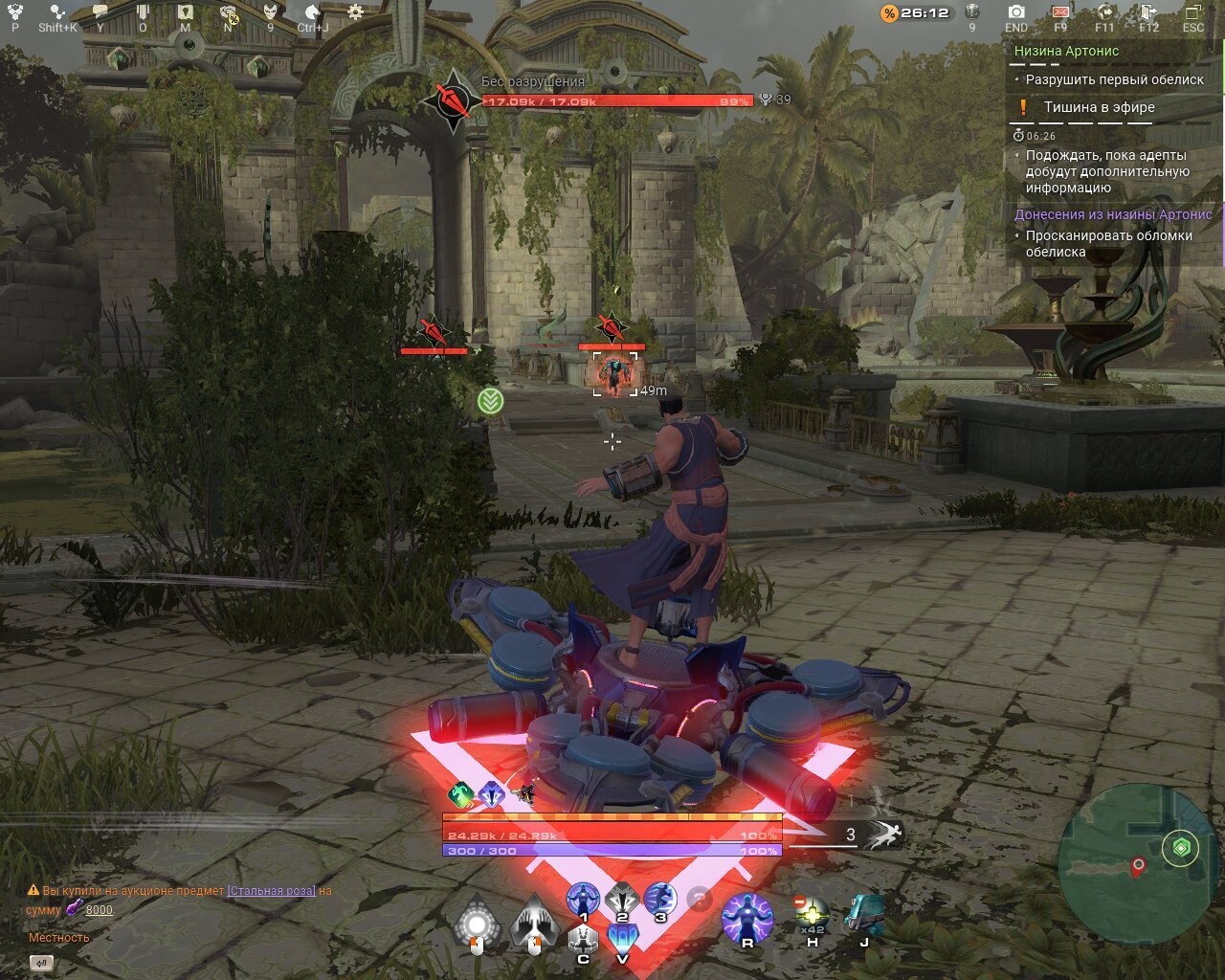
Task: Open the mail envelope icon
Action: 1060,12
